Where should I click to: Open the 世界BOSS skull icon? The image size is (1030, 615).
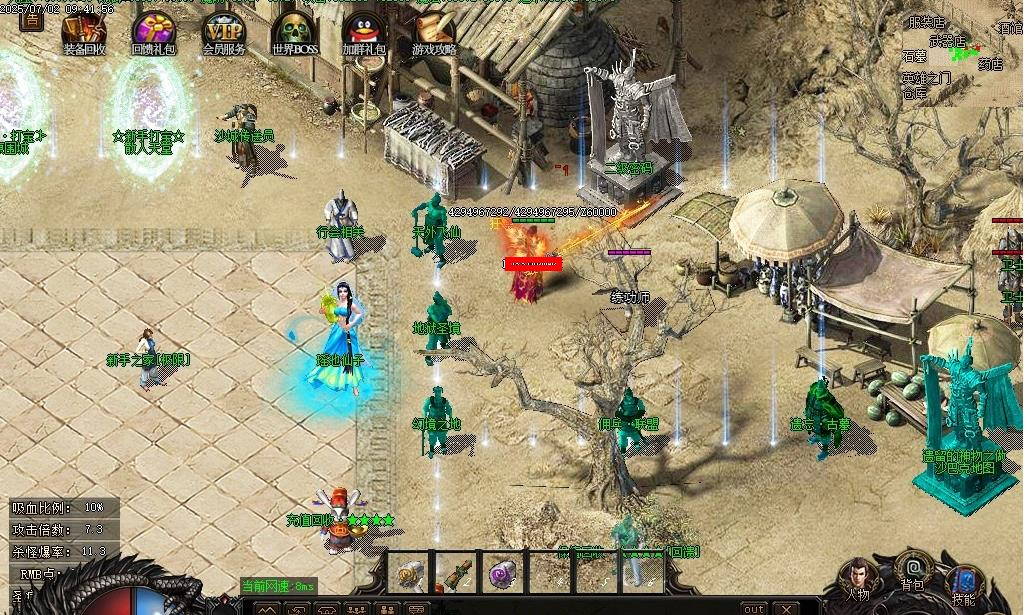click(294, 31)
